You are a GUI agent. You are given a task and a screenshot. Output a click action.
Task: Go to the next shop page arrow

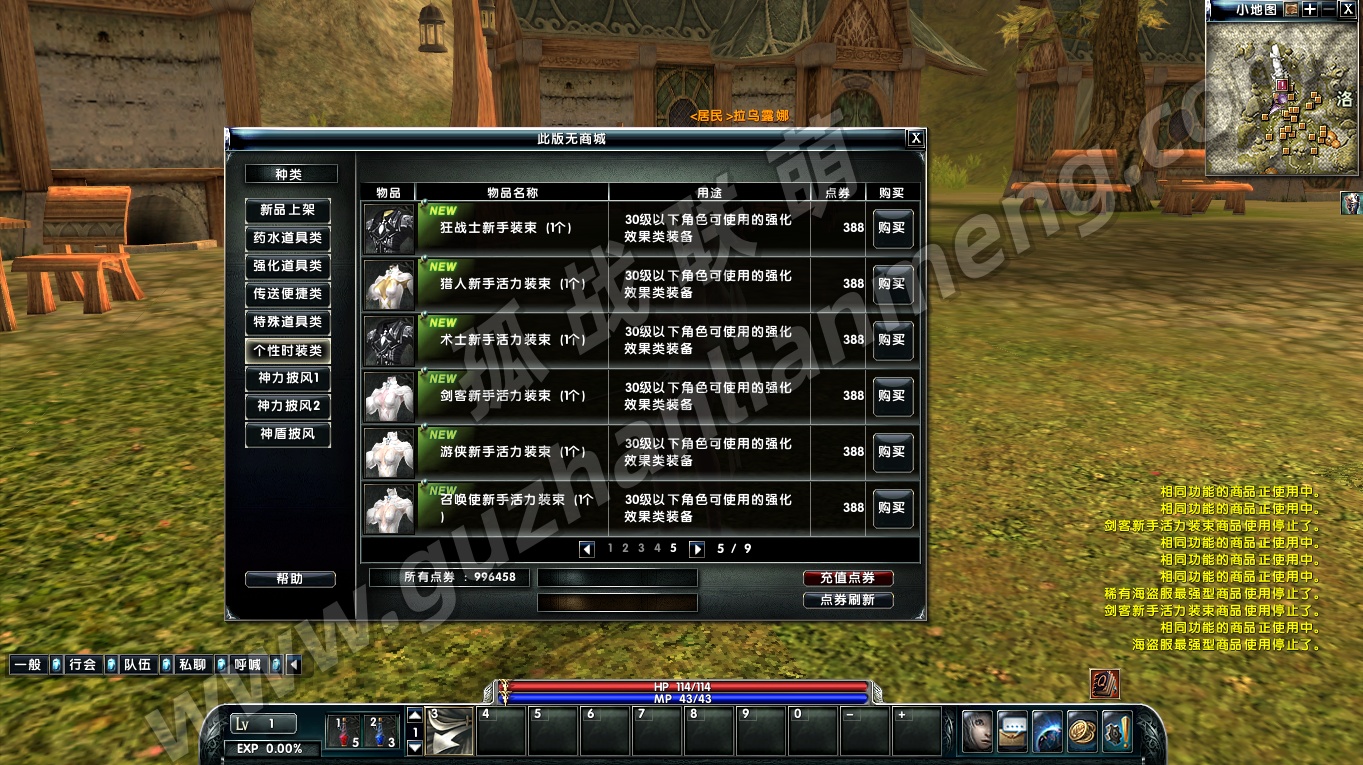(x=697, y=549)
